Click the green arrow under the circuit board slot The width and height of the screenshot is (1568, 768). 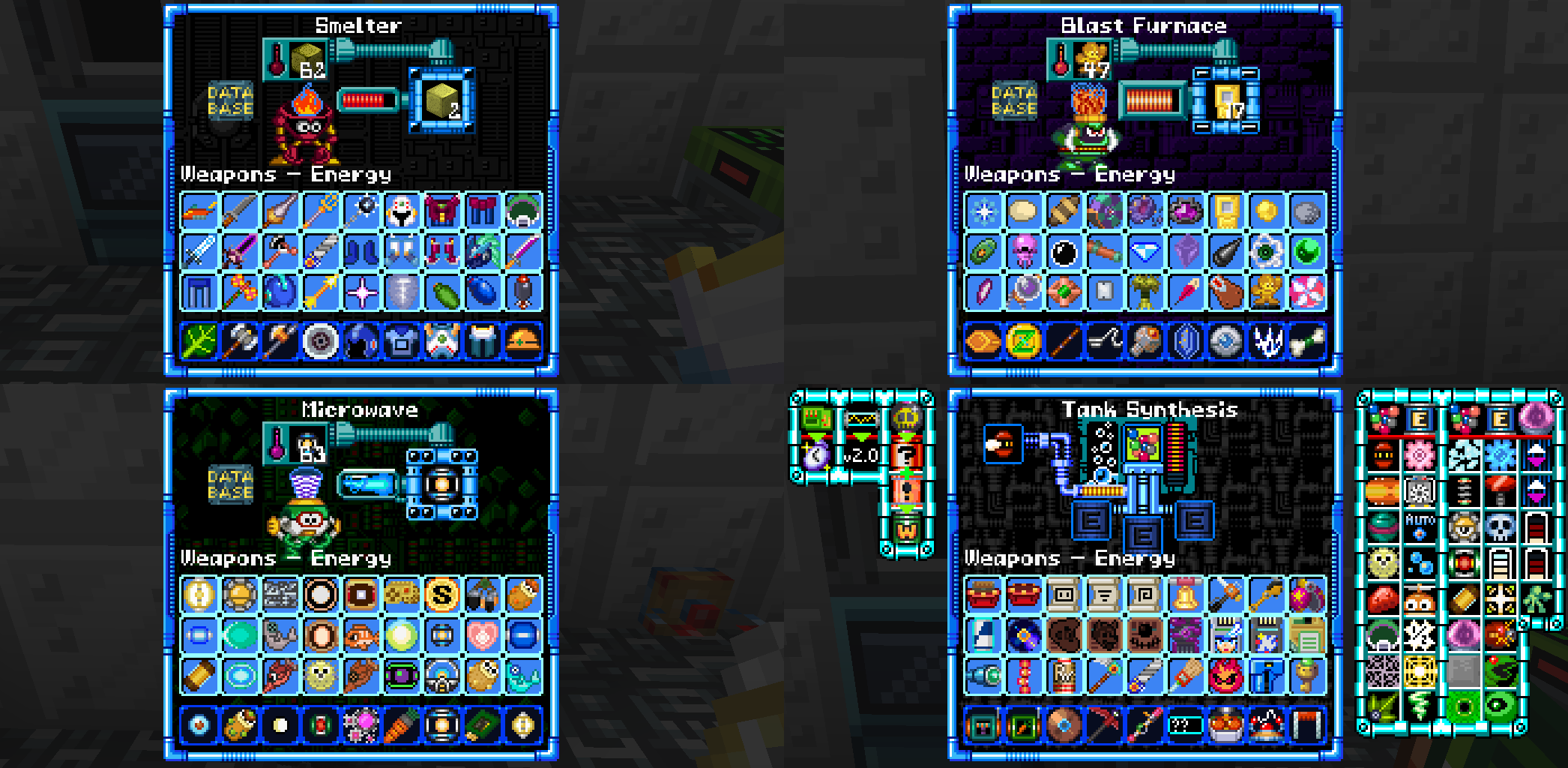coord(817,436)
